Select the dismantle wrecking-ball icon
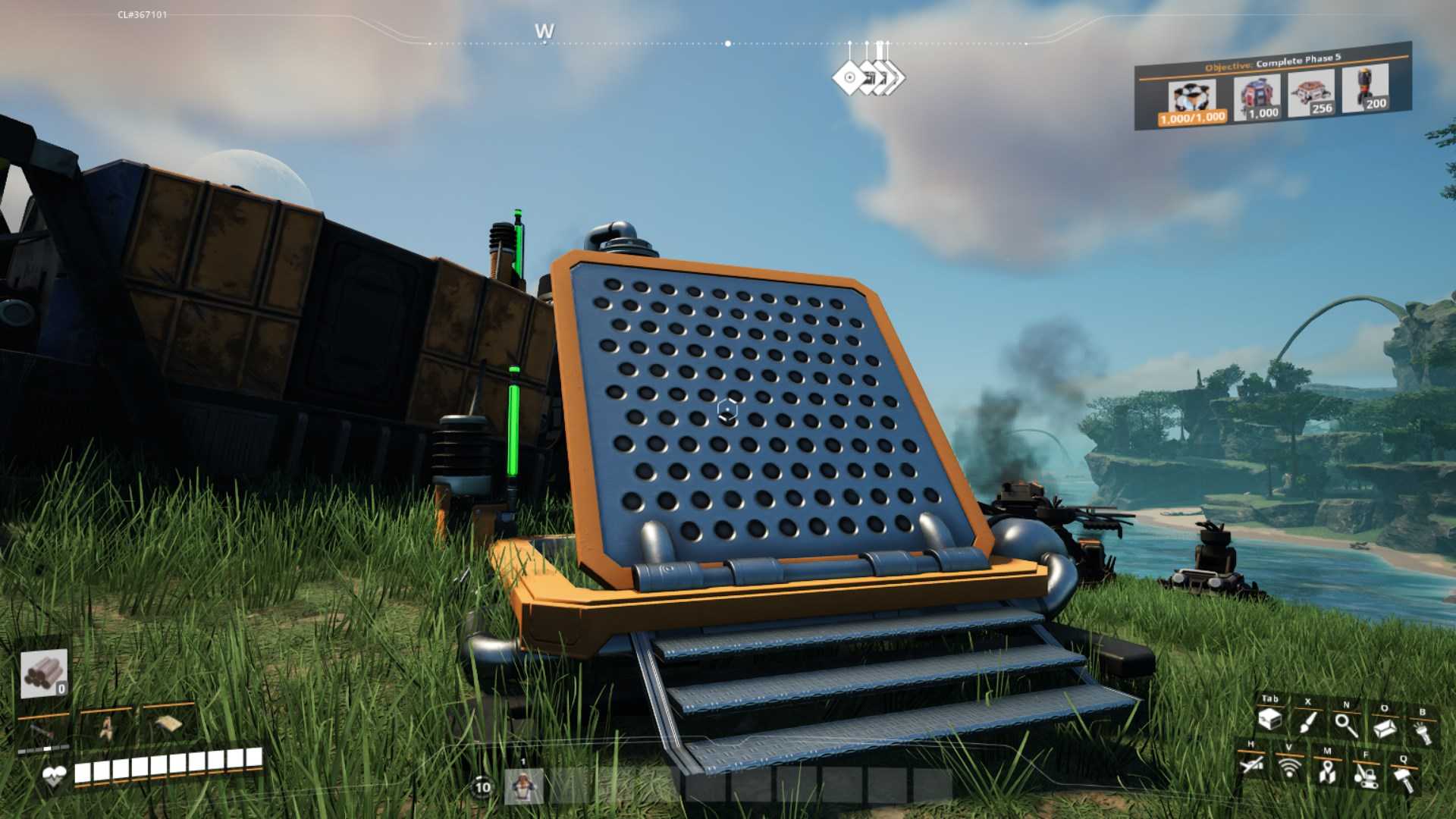This screenshot has height=819, width=1456. pyautogui.click(x=1366, y=776)
